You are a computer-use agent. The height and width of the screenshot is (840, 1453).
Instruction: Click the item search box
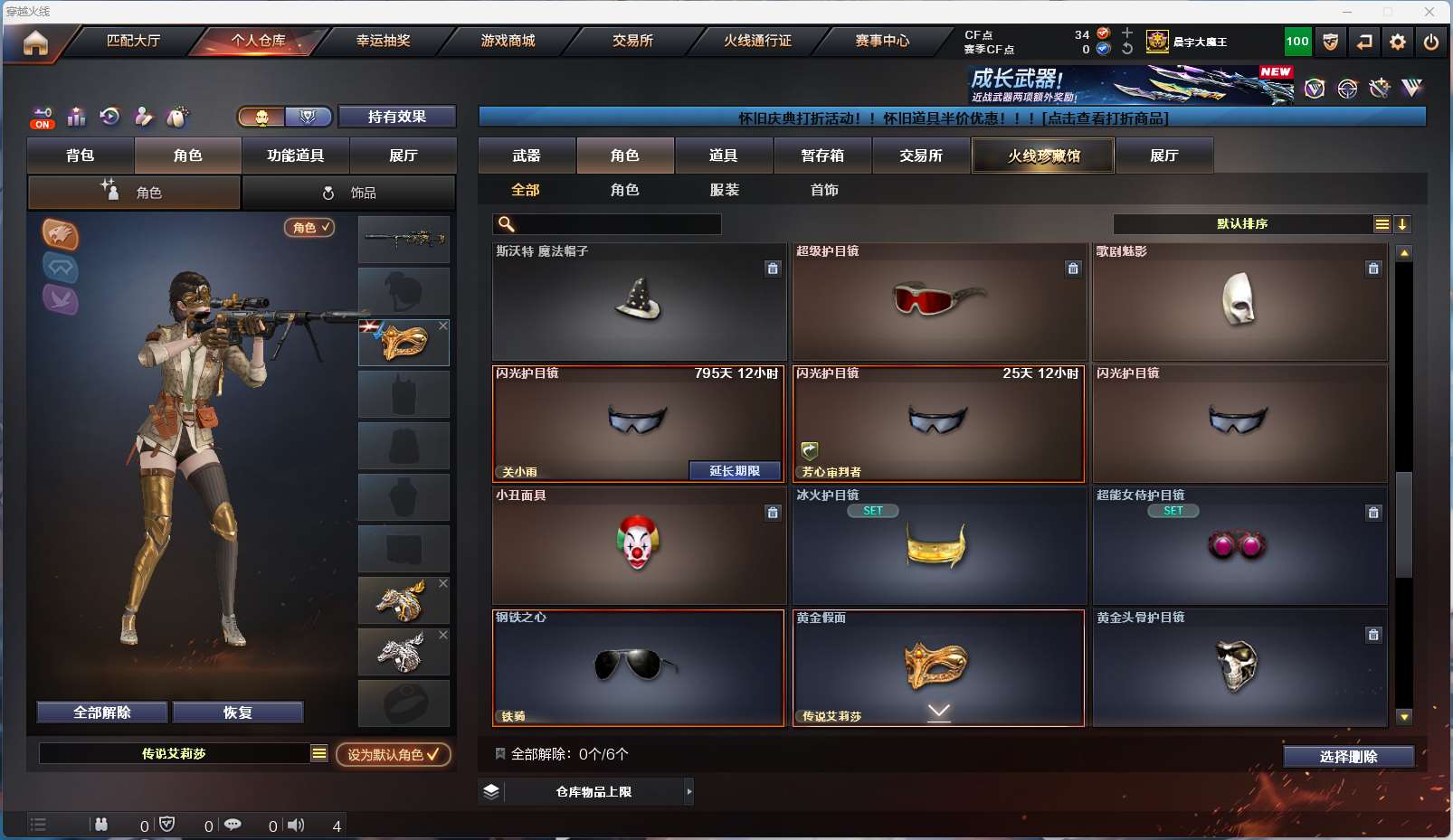[615, 224]
